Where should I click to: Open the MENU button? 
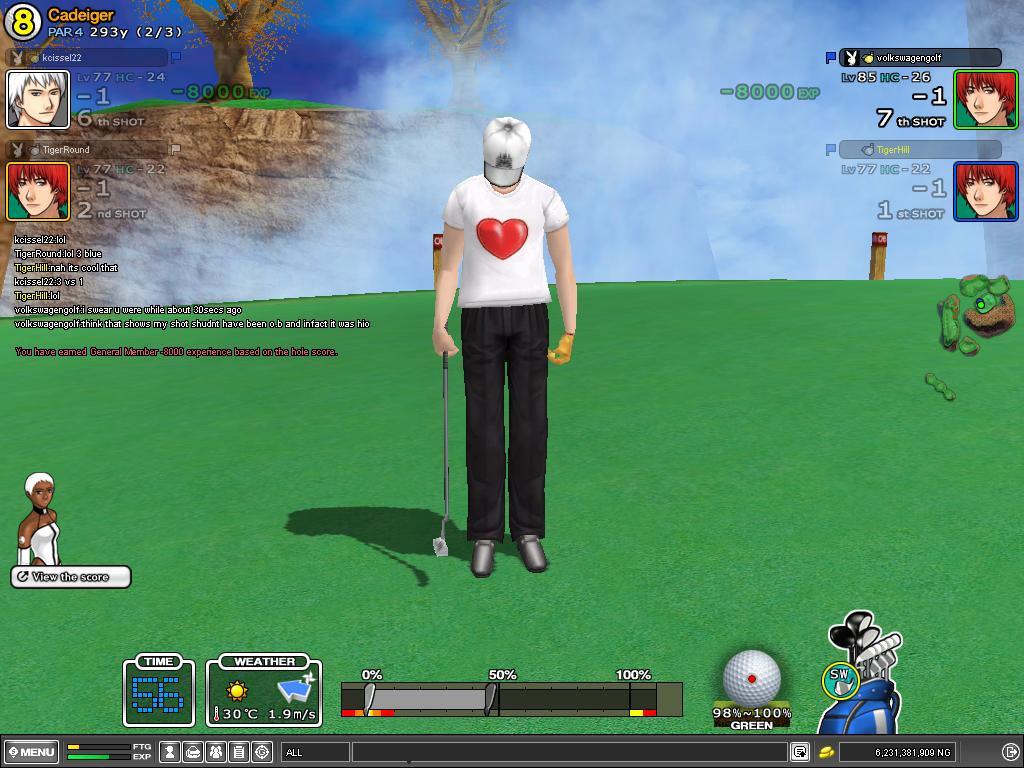point(31,752)
